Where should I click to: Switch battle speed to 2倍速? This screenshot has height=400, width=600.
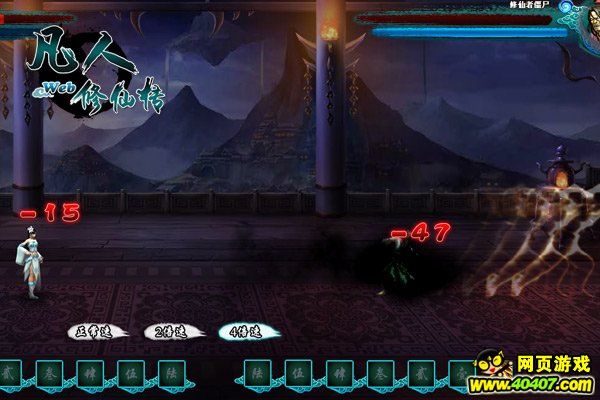pyautogui.click(x=167, y=331)
